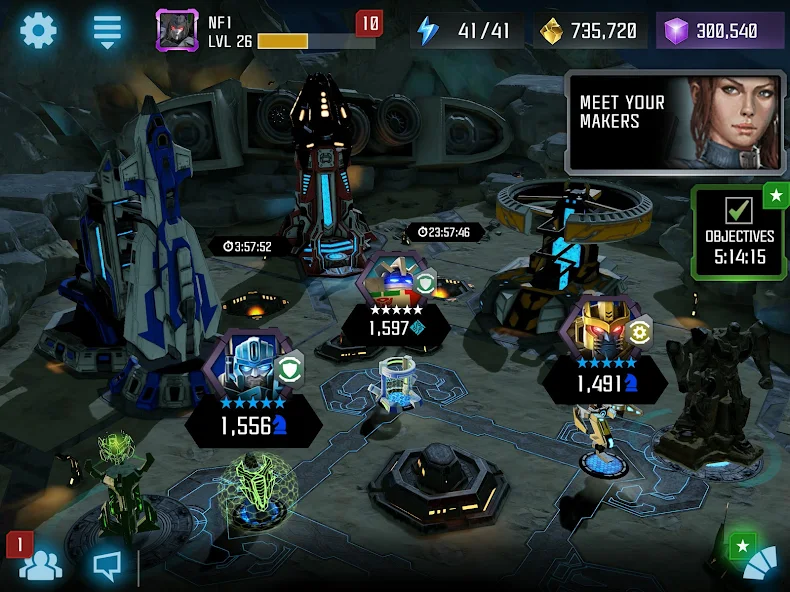Screen dimensions: 790x592
Task: Open the NF1 player profile avatar
Action: coord(177,30)
